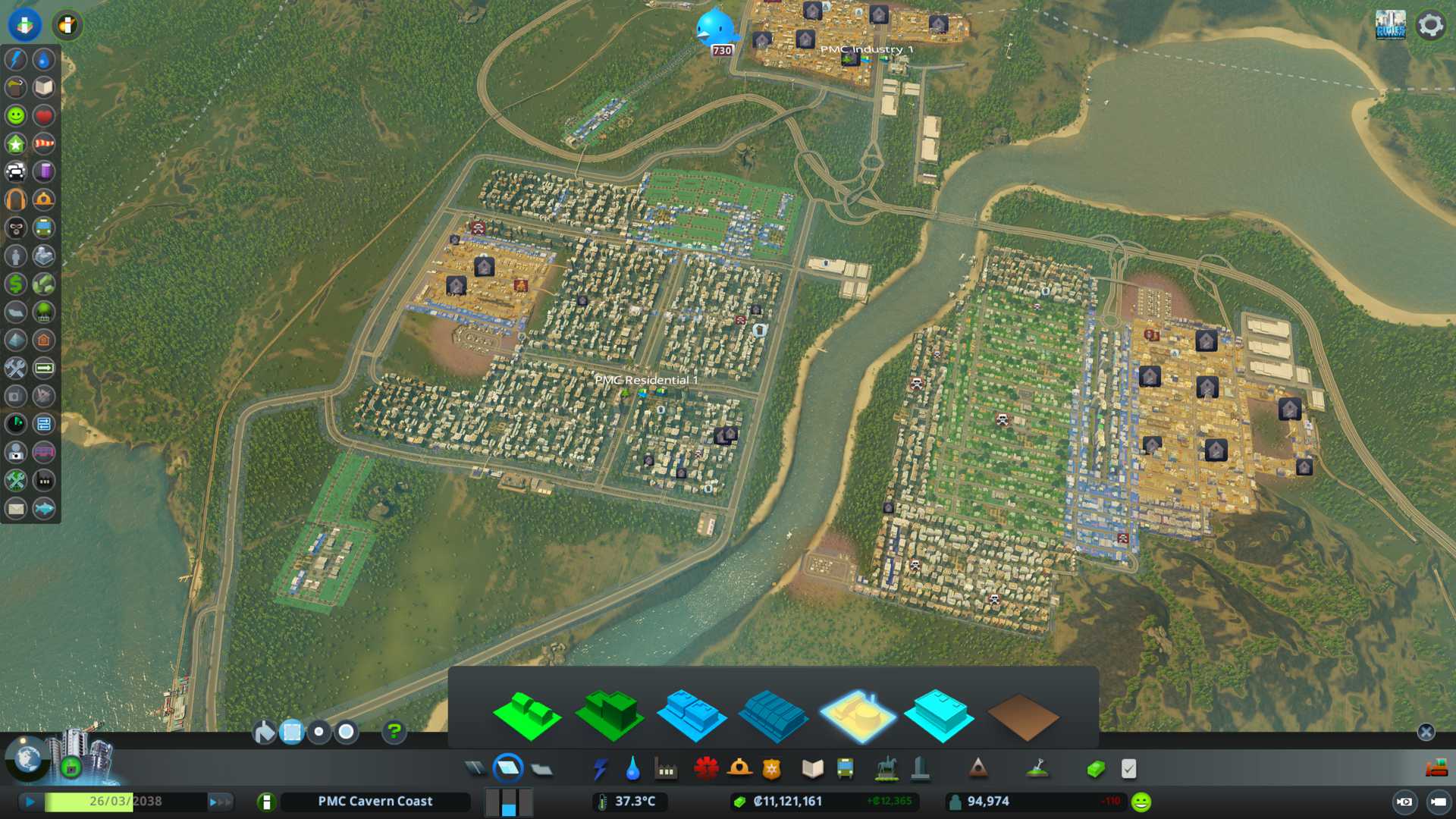Pick the yellow industrial zone
Screen dimensions: 1456x819
tap(857, 715)
